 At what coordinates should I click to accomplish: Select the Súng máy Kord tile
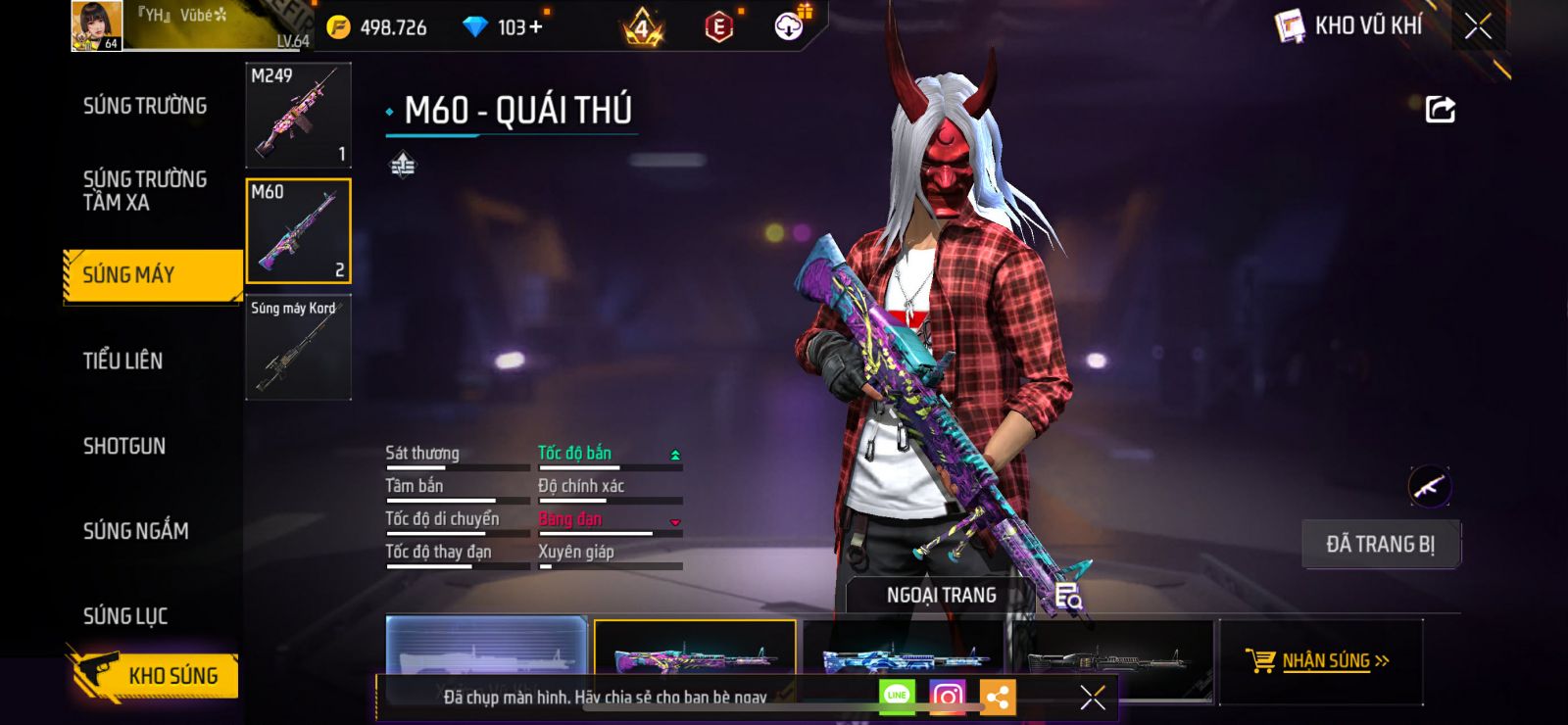coord(298,348)
